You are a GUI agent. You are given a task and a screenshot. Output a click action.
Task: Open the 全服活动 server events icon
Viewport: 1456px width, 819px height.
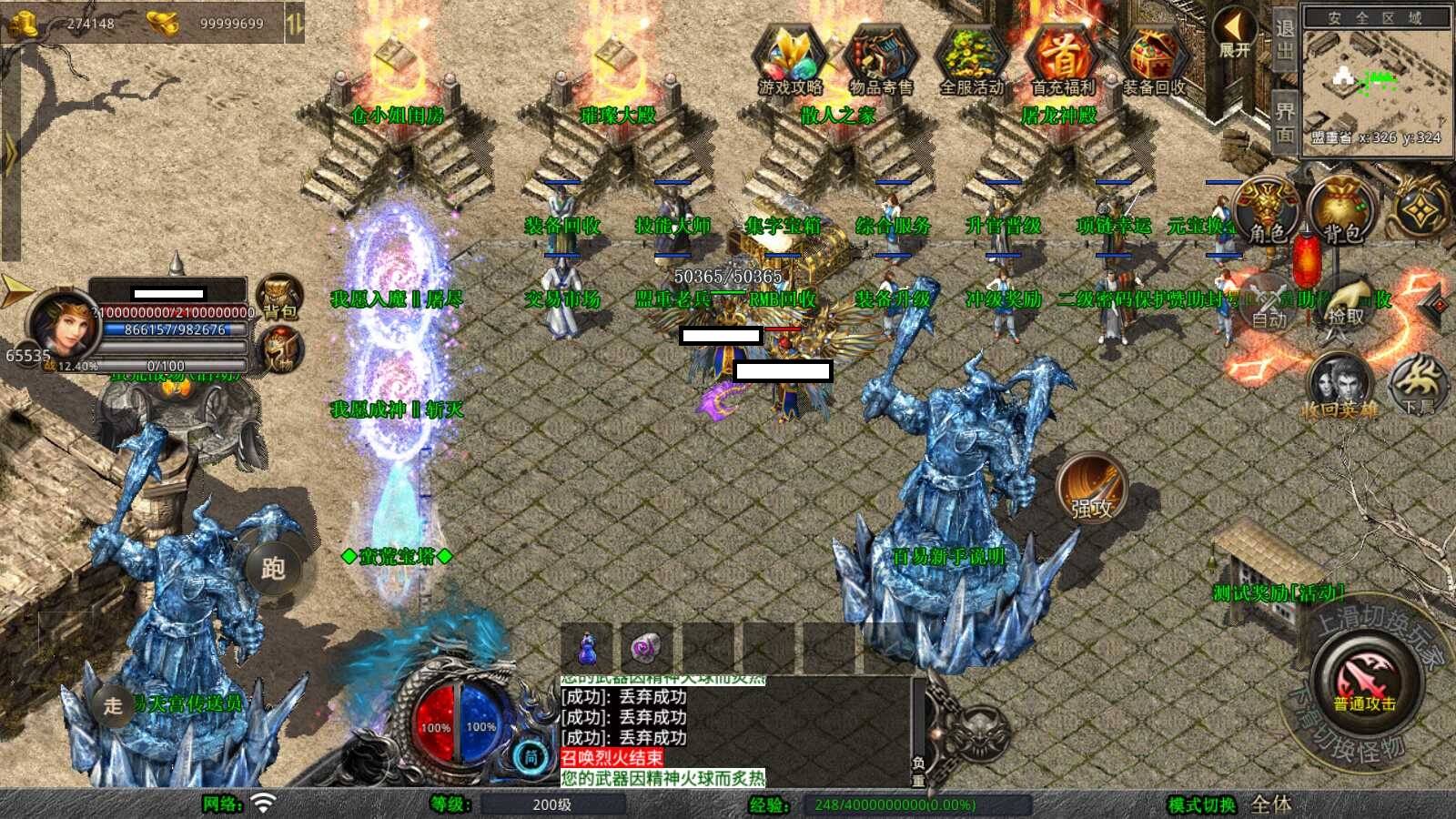971,59
